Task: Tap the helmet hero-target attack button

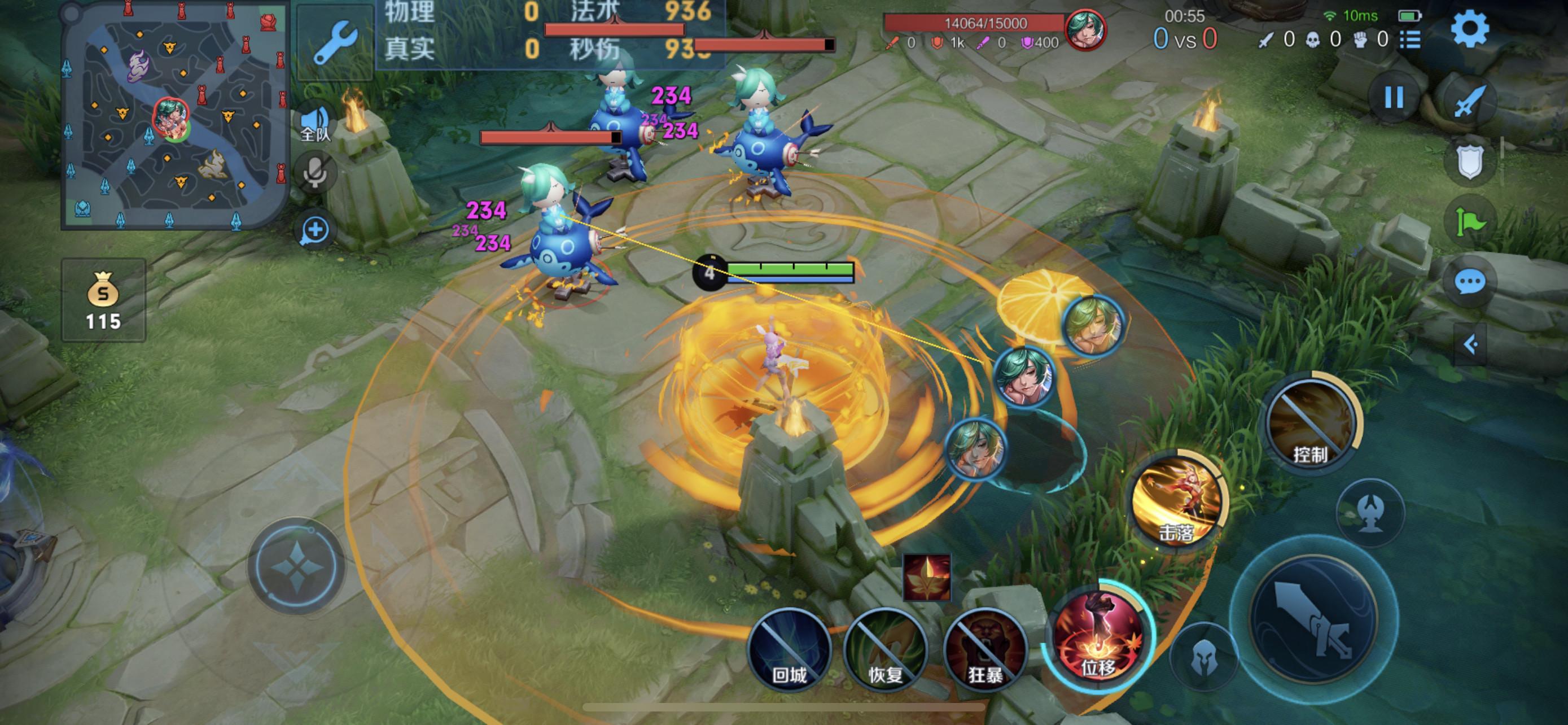Action: pyautogui.click(x=1203, y=656)
